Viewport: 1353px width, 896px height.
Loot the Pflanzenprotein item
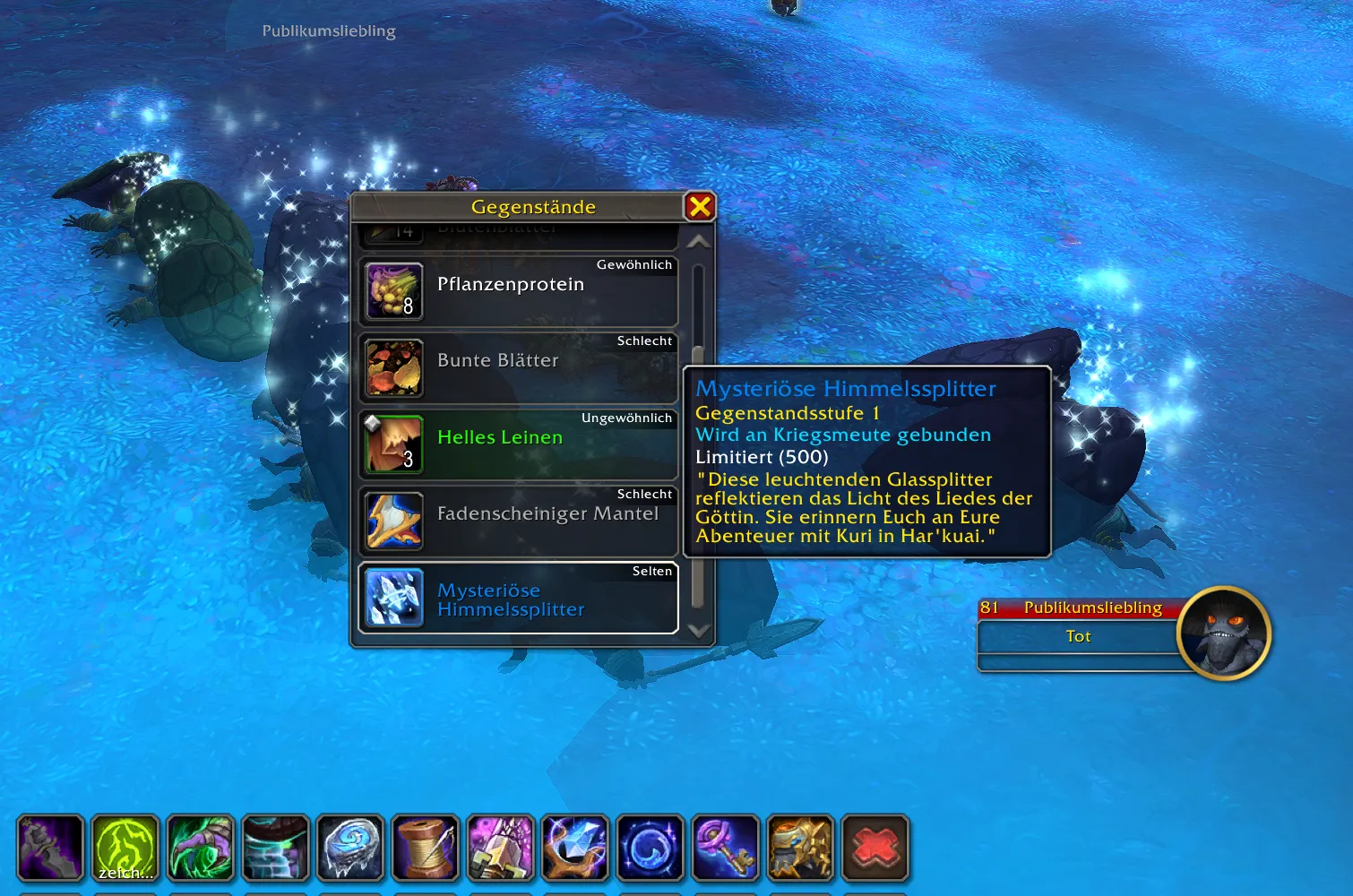pyautogui.click(x=518, y=291)
